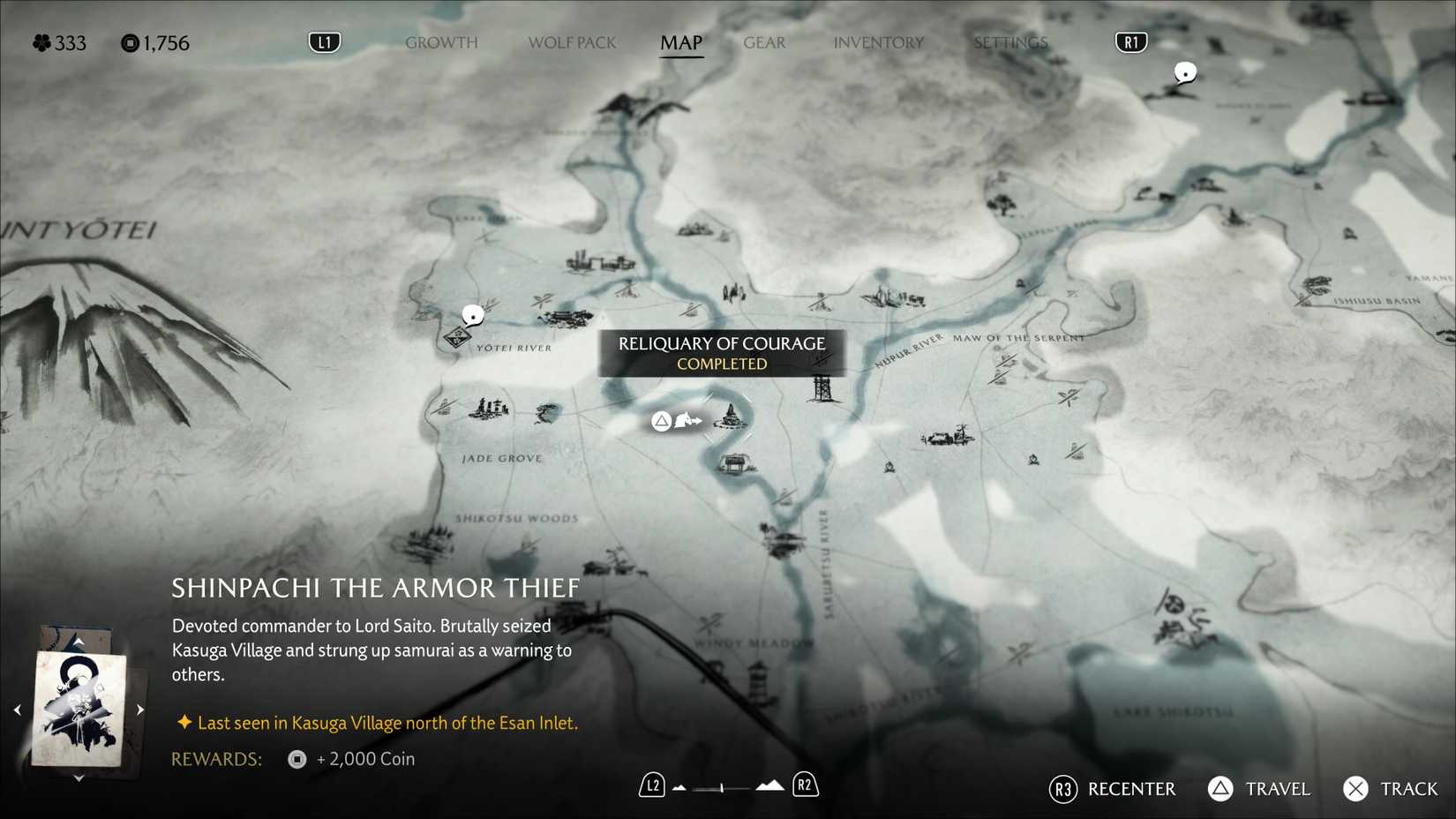Click the watchtower icon near Nupur River
The height and width of the screenshot is (819, 1456).
click(x=823, y=389)
